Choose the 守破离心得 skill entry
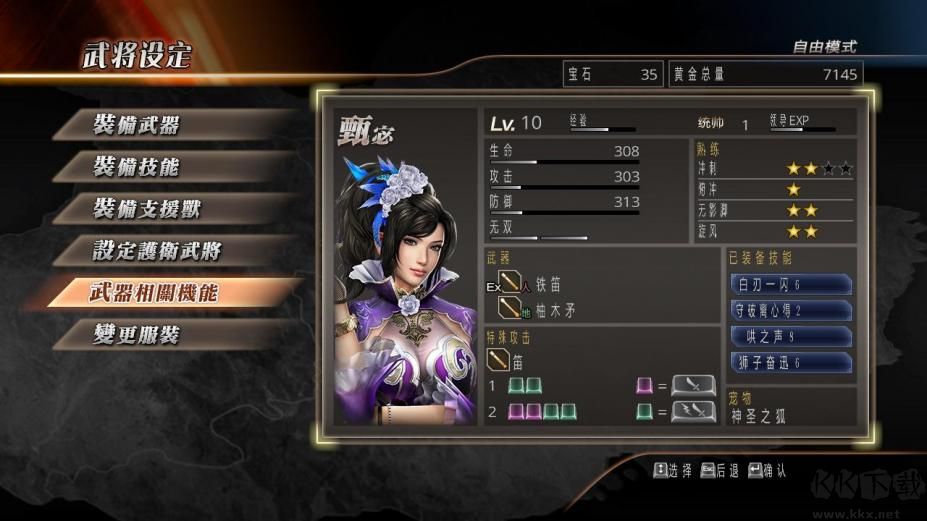Viewport: 927px width, 521px height. pyautogui.click(x=791, y=311)
